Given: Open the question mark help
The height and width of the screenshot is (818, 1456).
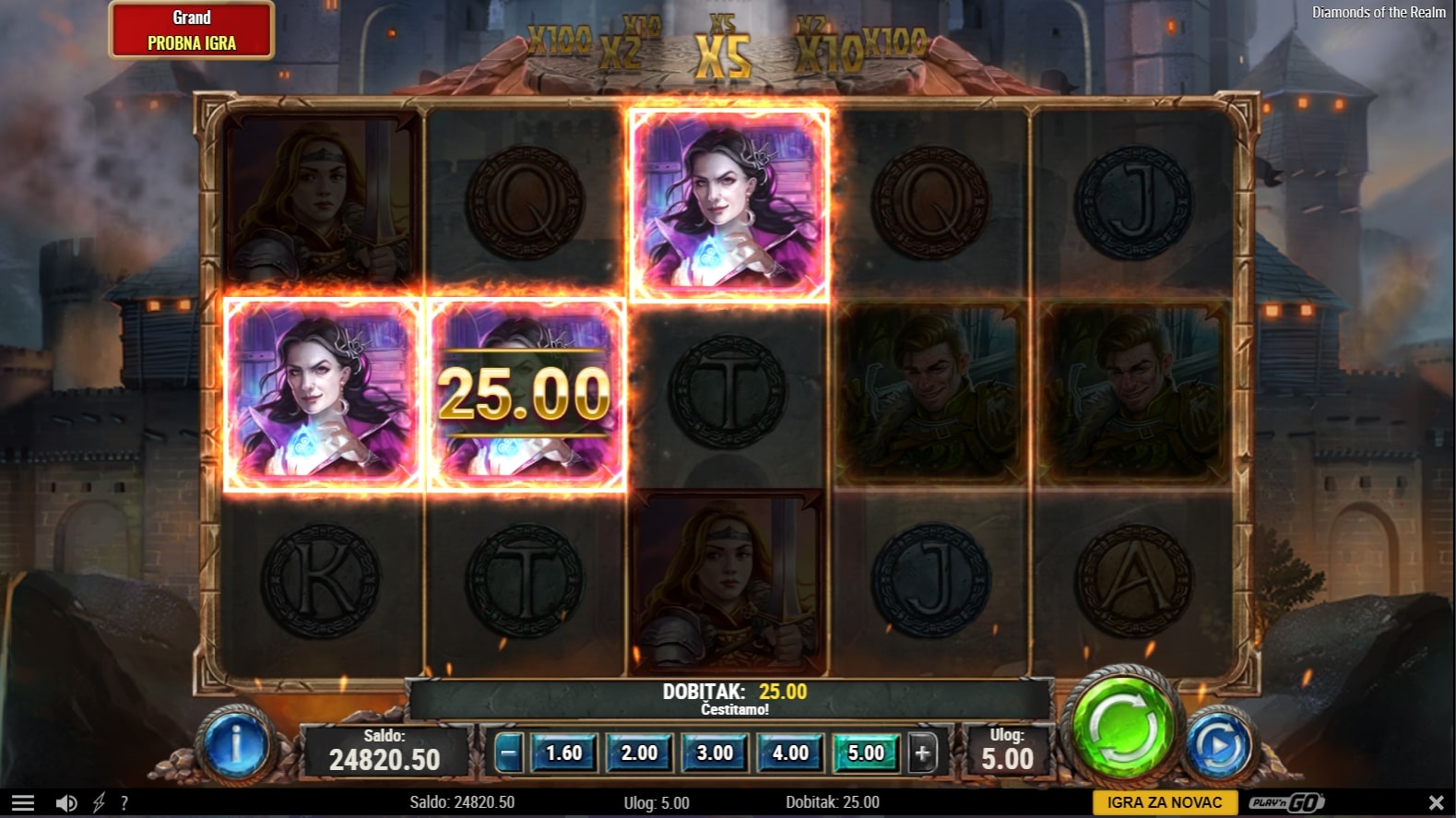Looking at the screenshot, I should point(124,803).
